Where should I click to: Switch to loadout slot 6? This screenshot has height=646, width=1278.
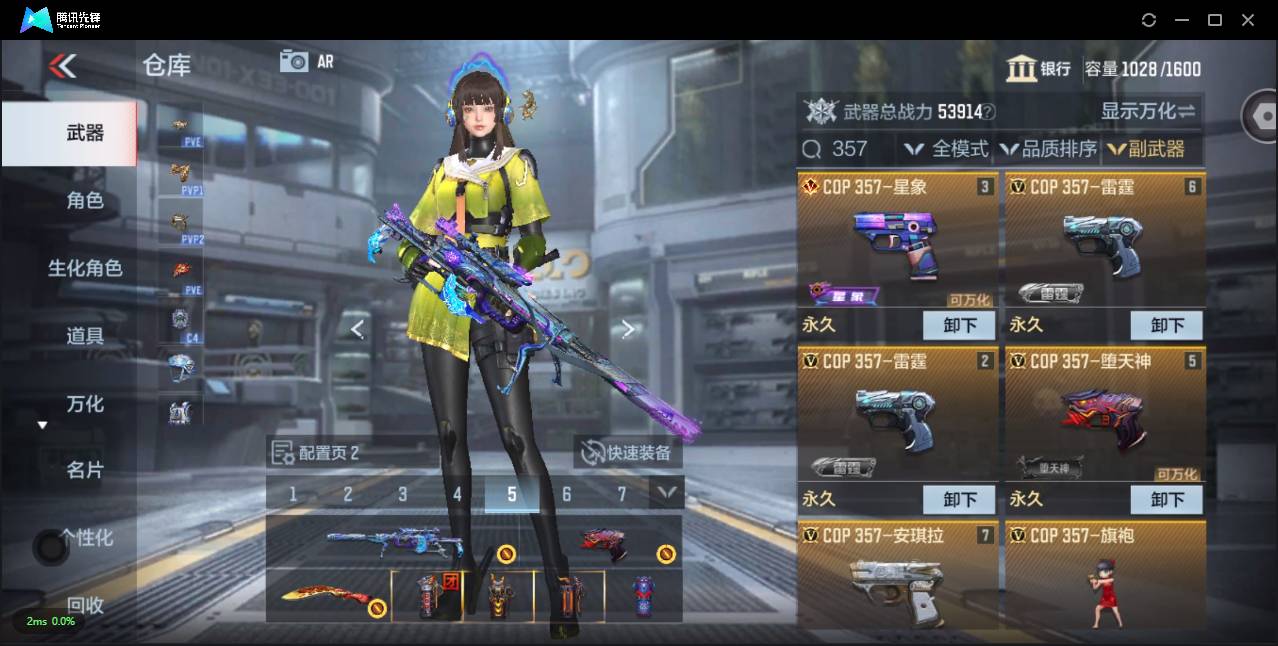(x=566, y=494)
